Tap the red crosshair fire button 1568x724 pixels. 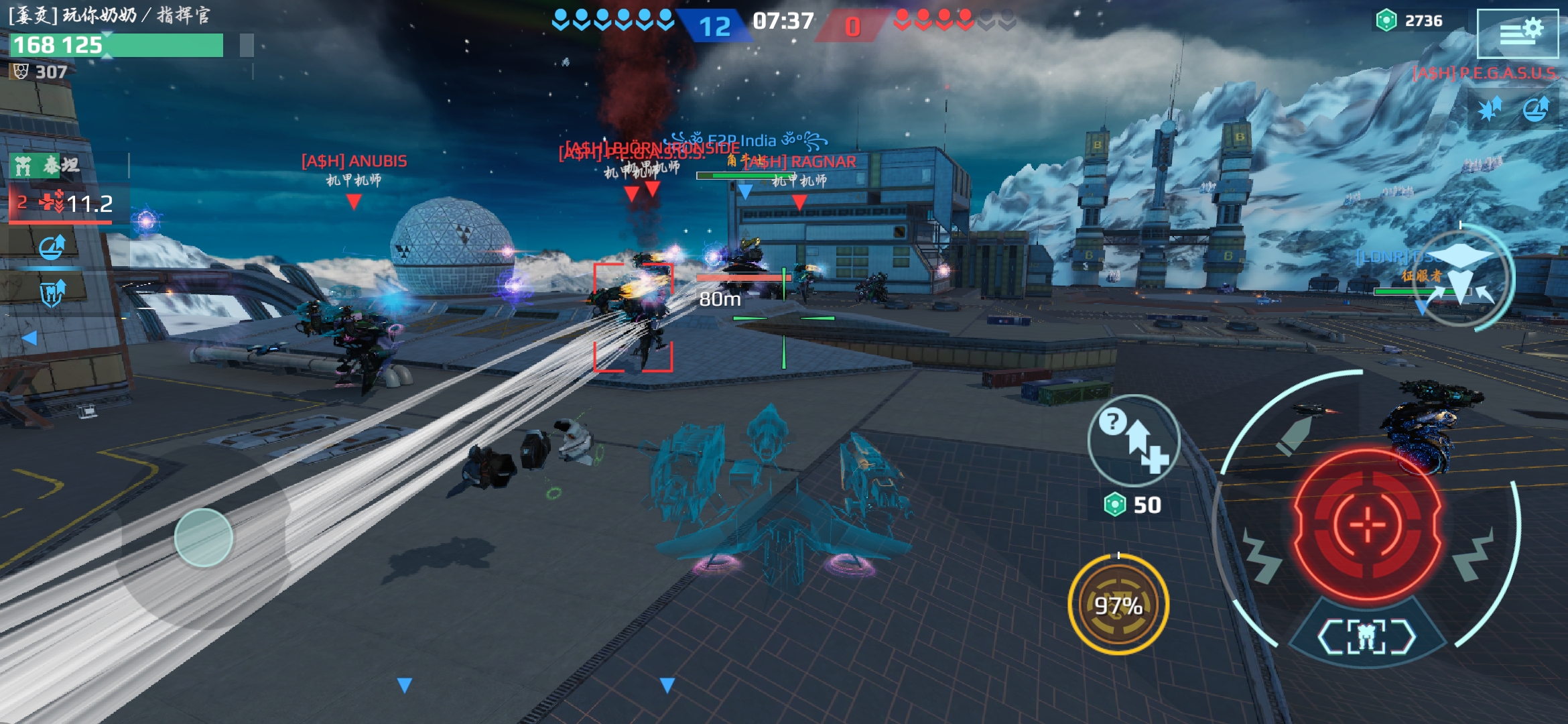tap(1367, 524)
